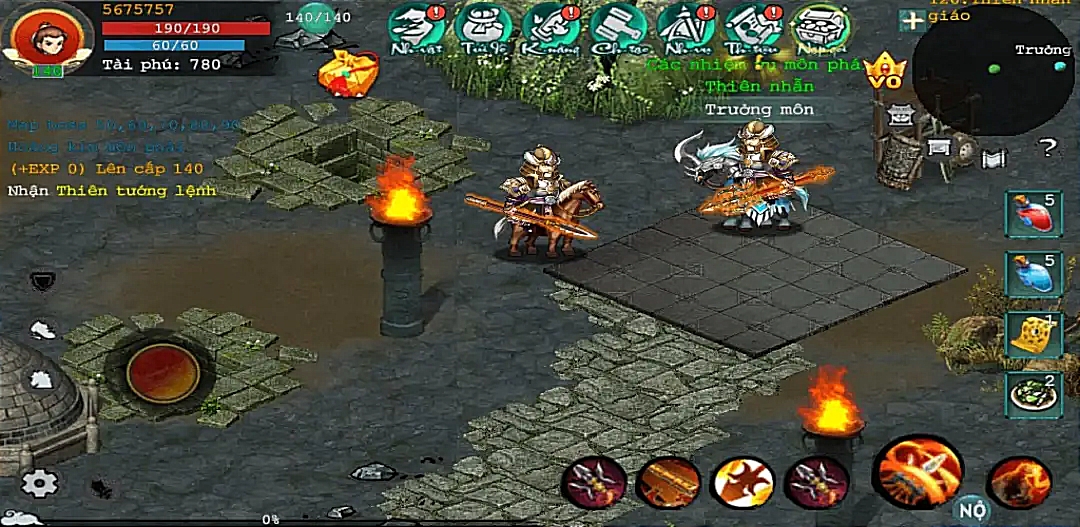
Task: Open the question mark help button
Action: tap(1047, 149)
